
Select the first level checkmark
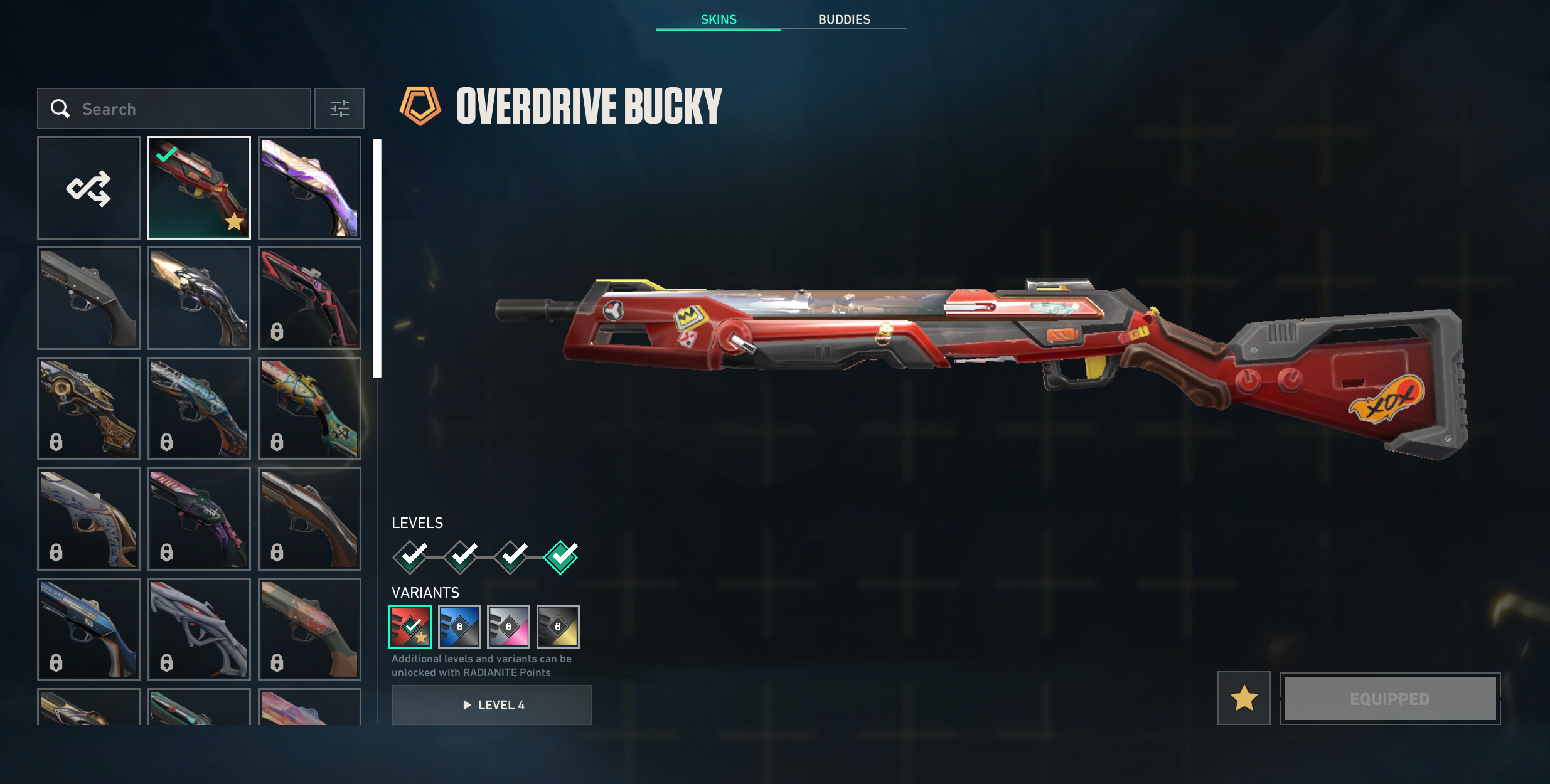click(410, 557)
